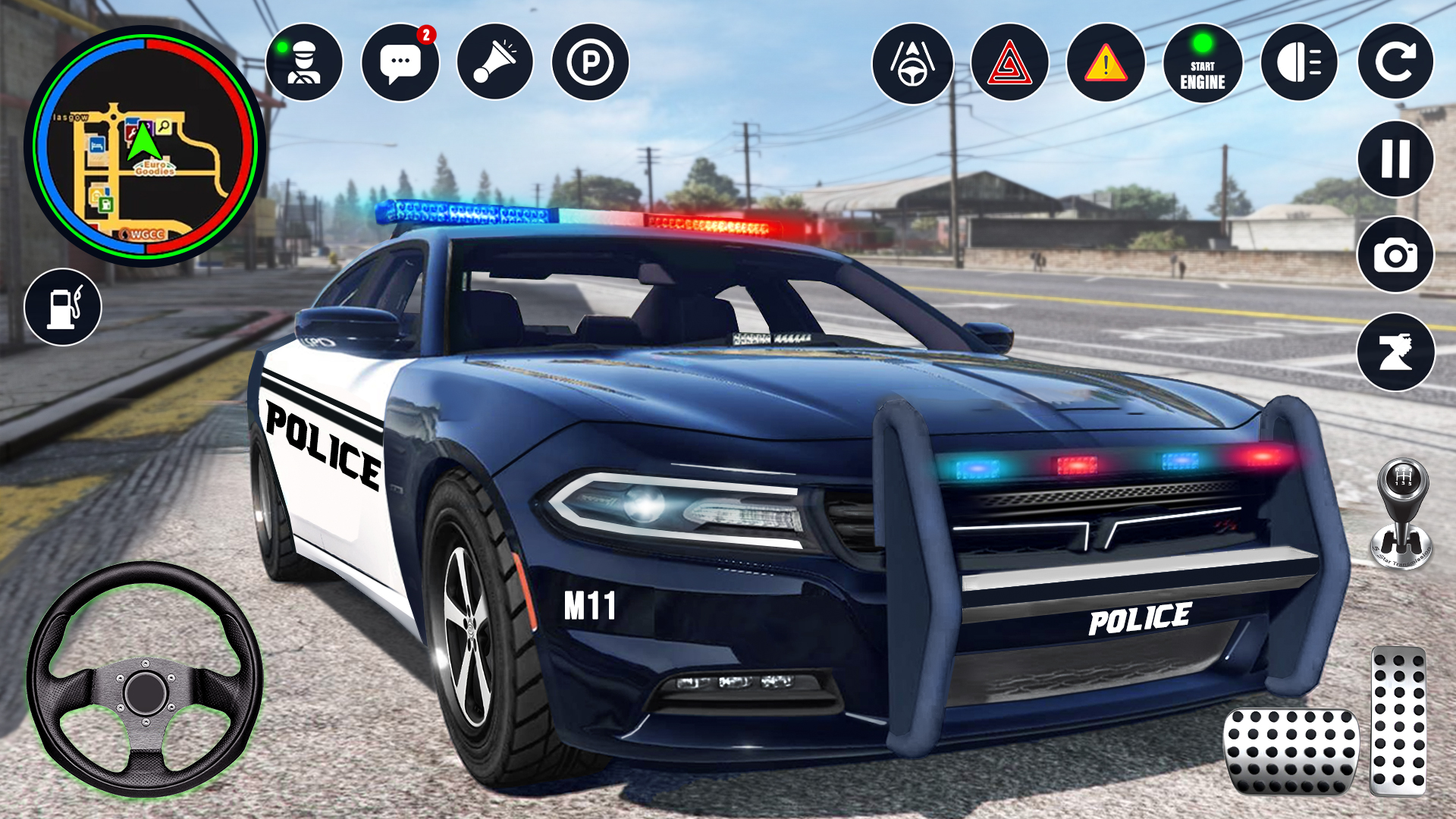Select the steering wheel control mode
This screenshot has width=1456, height=819.
[915, 62]
